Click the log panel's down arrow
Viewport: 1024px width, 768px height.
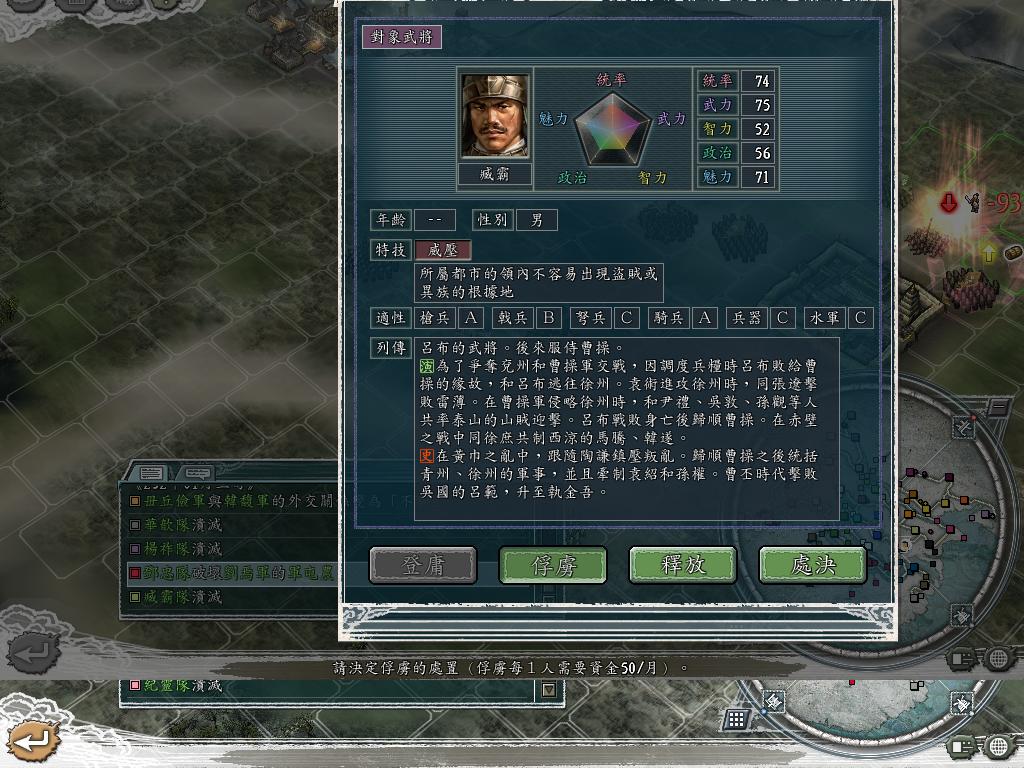pyautogui.click(x=548, y=689)
